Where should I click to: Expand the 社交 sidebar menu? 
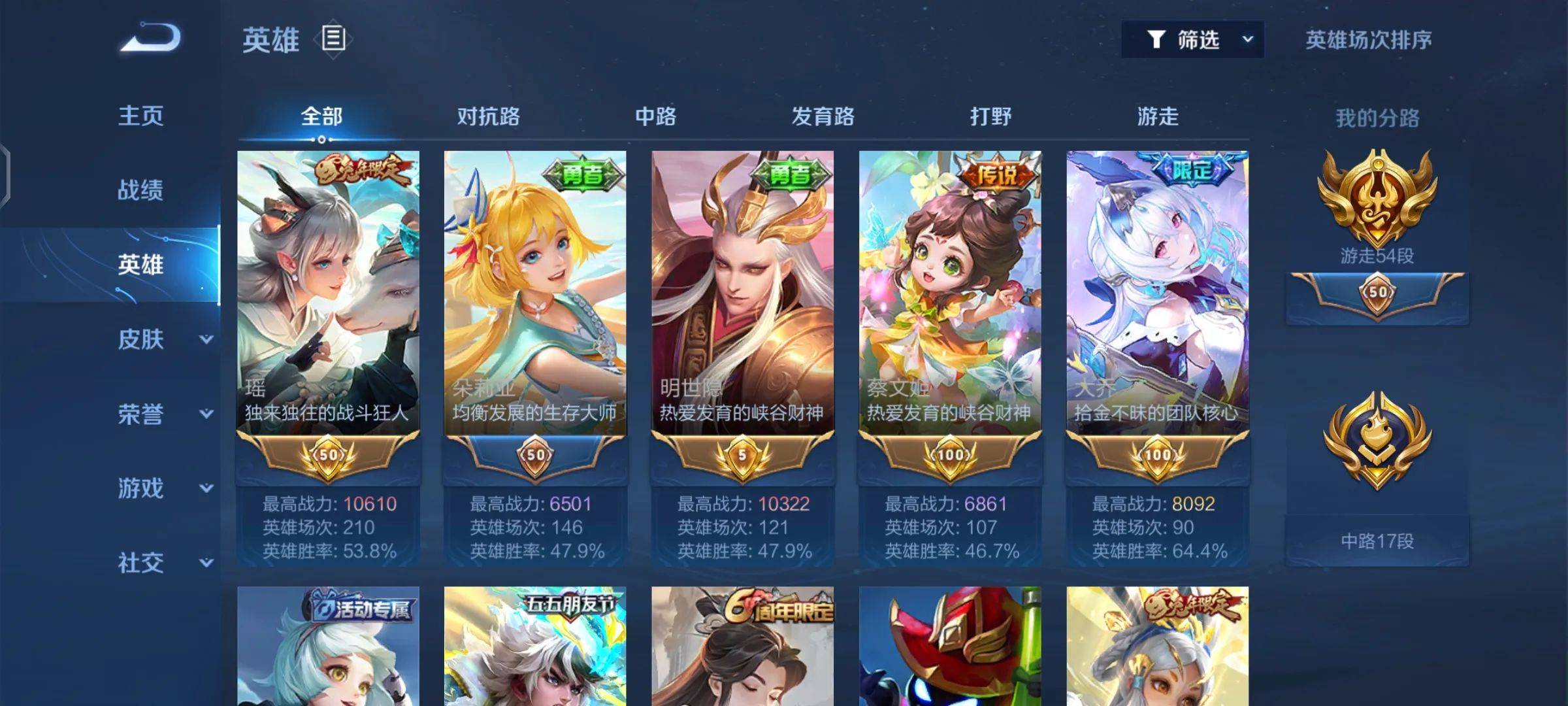point(162,563)
